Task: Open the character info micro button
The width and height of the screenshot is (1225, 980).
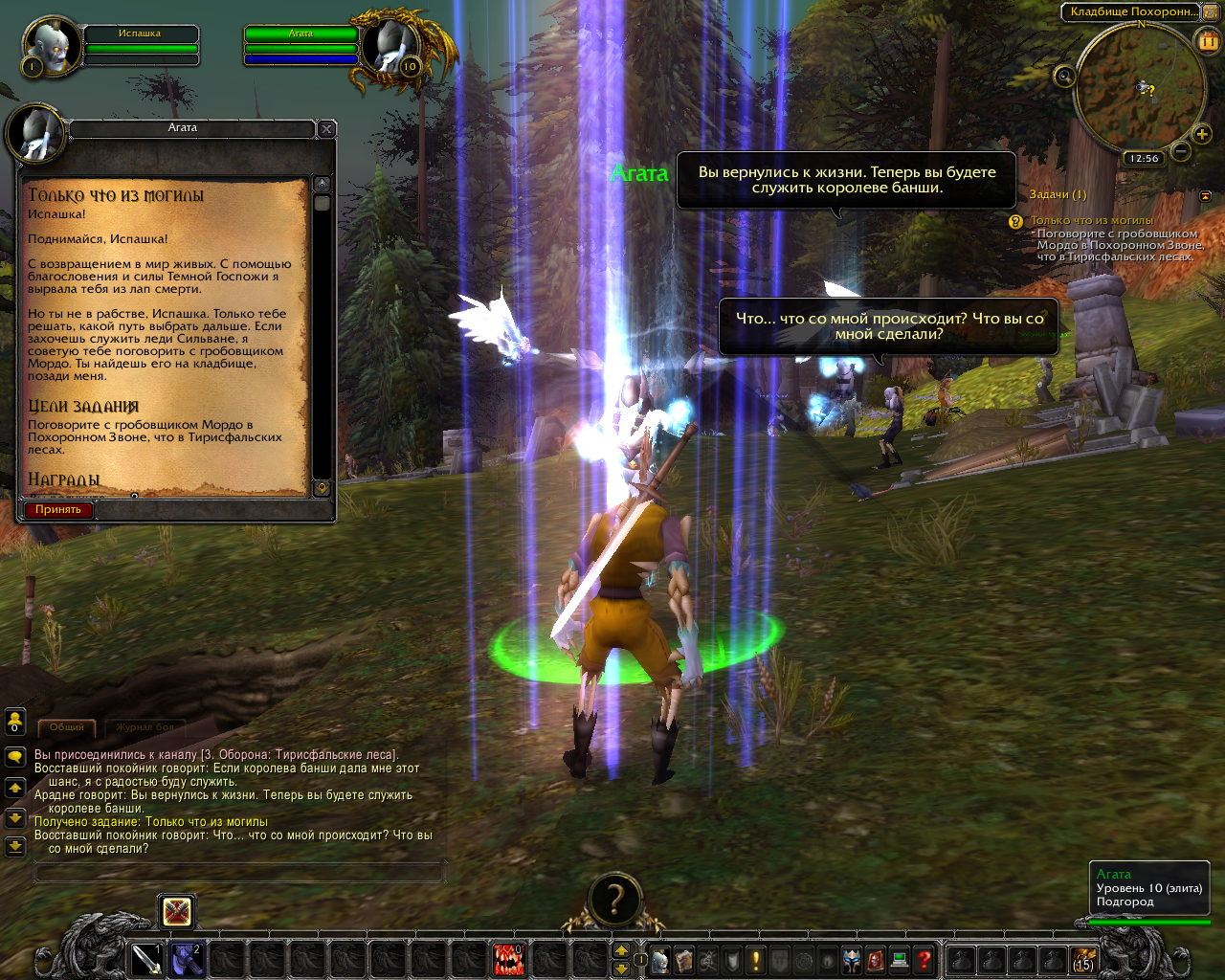Action: pos(659,960)
